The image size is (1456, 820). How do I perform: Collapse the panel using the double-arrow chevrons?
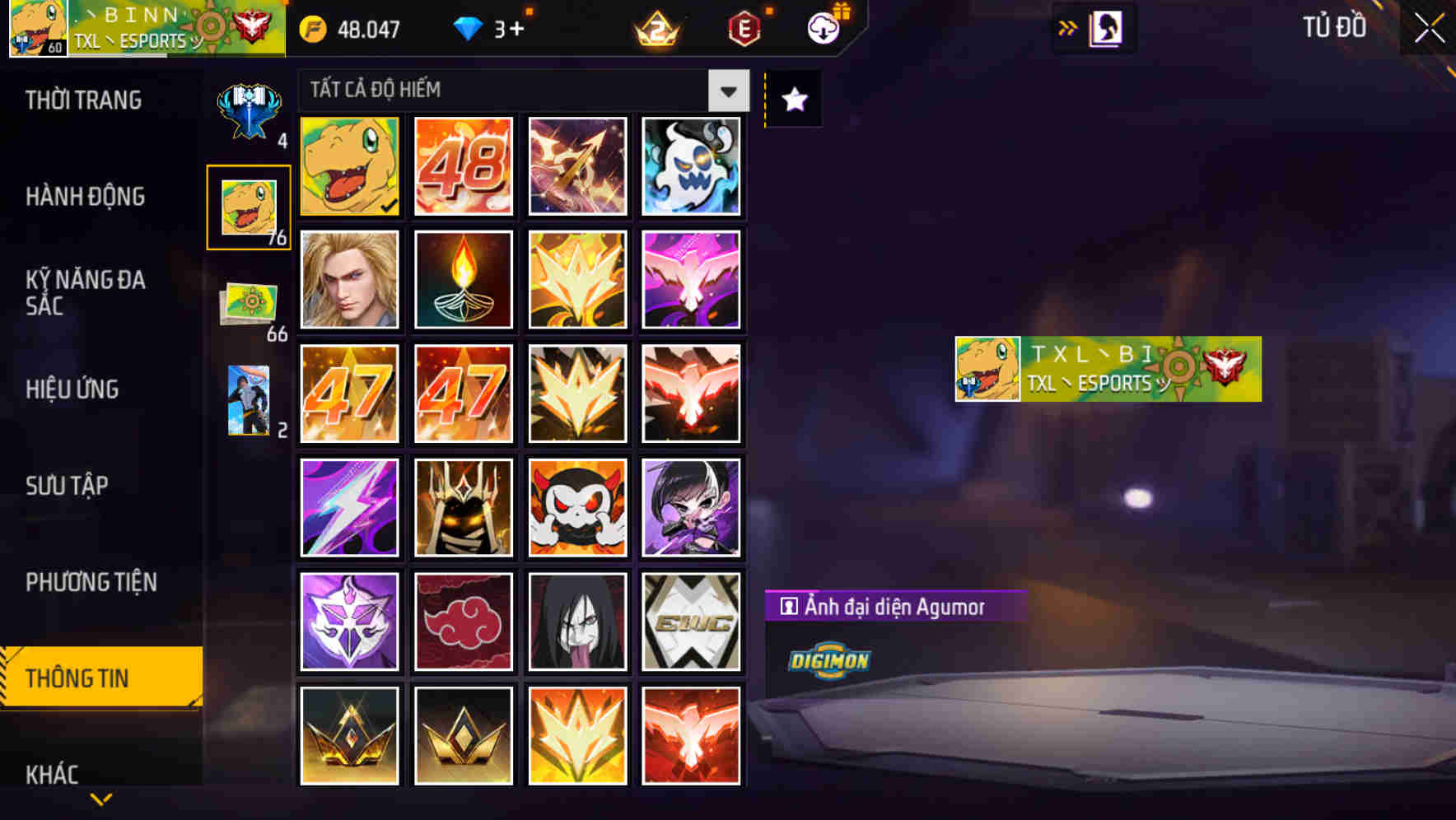pyautogui.click(x=1068, y=26)
